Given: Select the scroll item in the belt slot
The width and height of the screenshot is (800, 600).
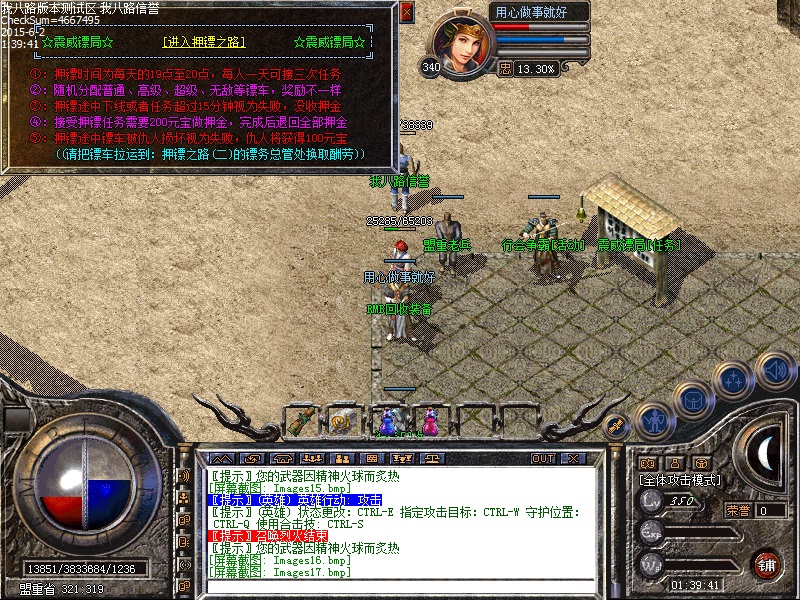Looking at the screenshot, I should point(299,420).
